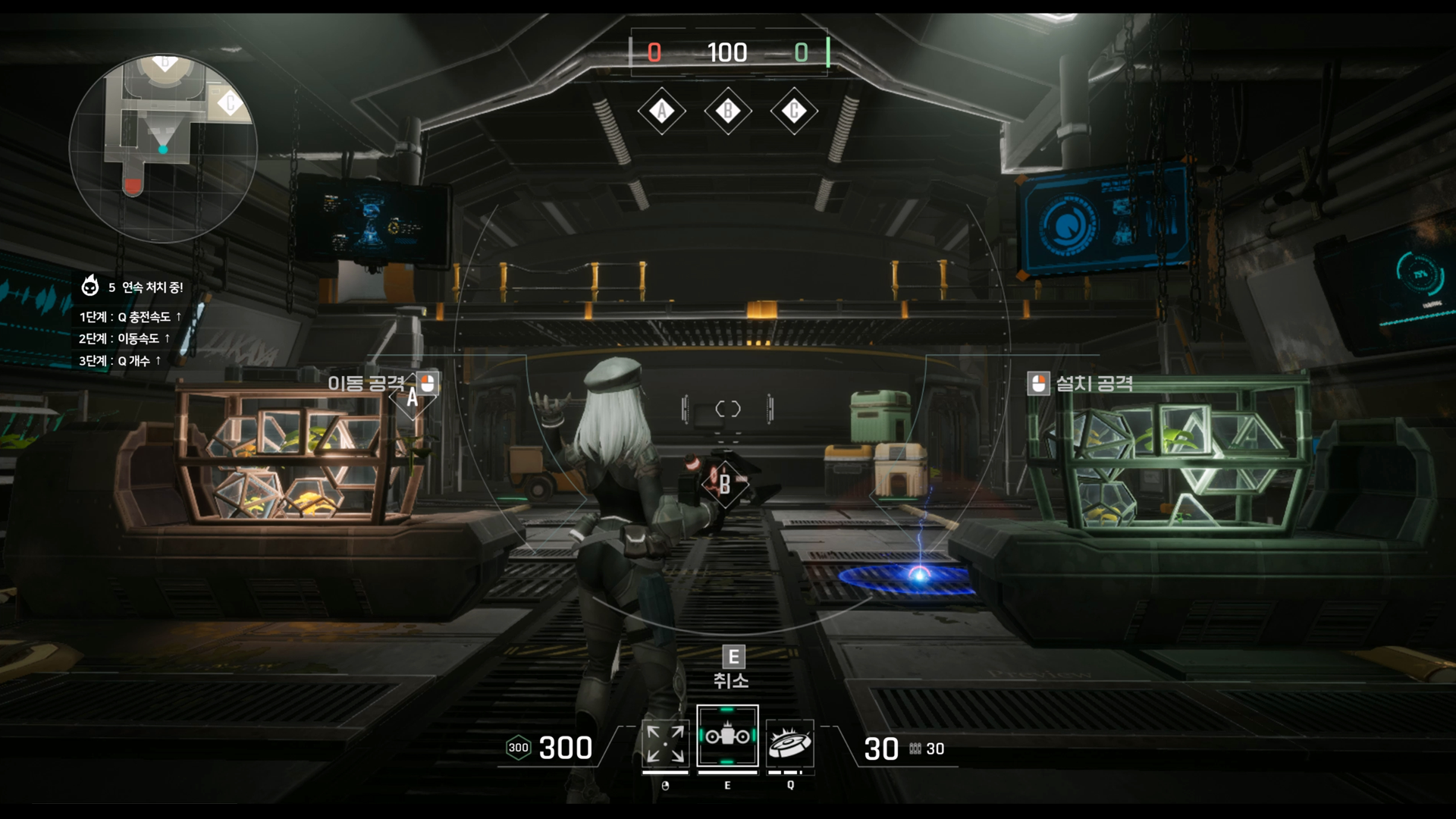This screenshot has width=1456, height=819.
Task: Select capture point C diamond at top
Action: pos(794,111)
